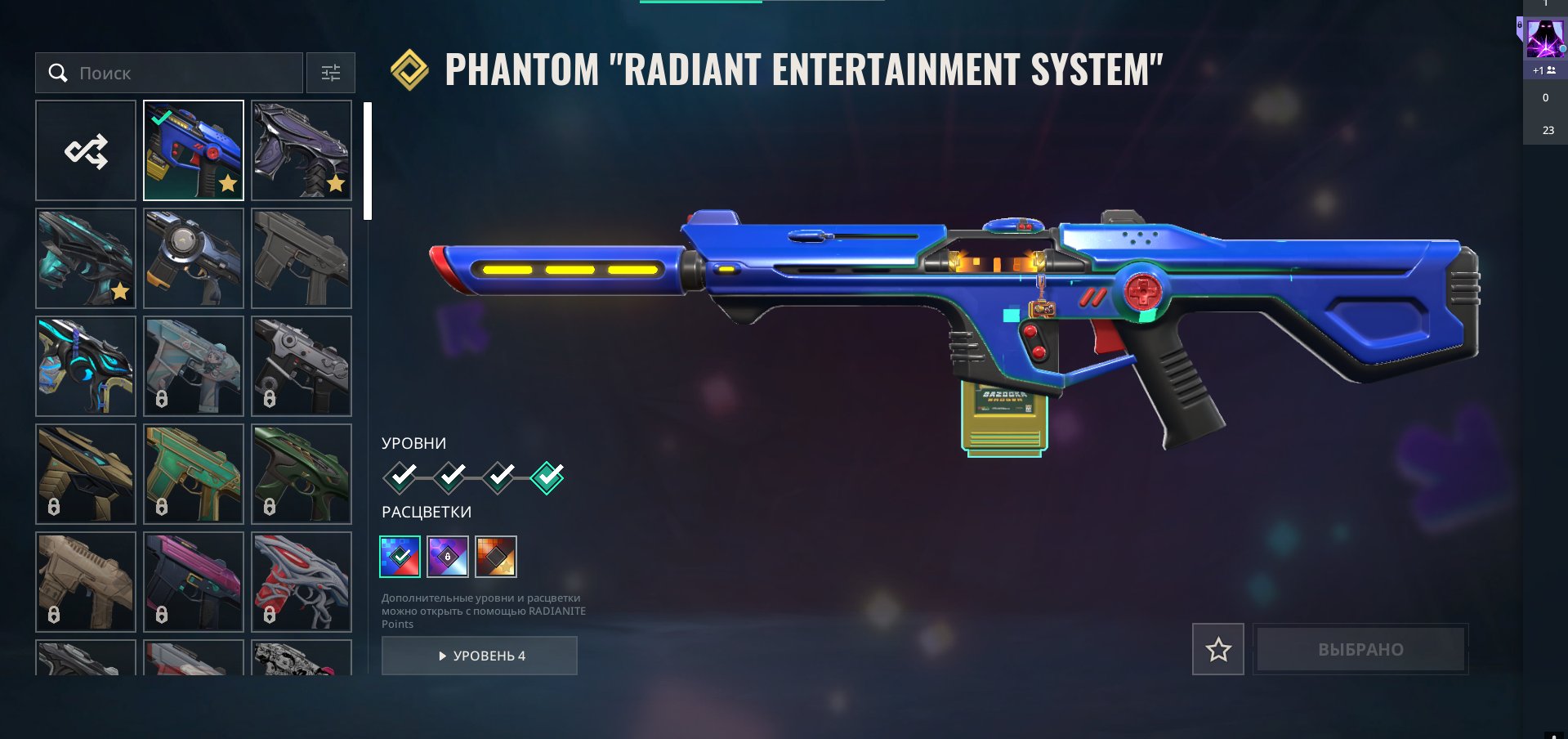Pick the blue and red color variant
The image size is (1568, 739).
coord(400,557)
